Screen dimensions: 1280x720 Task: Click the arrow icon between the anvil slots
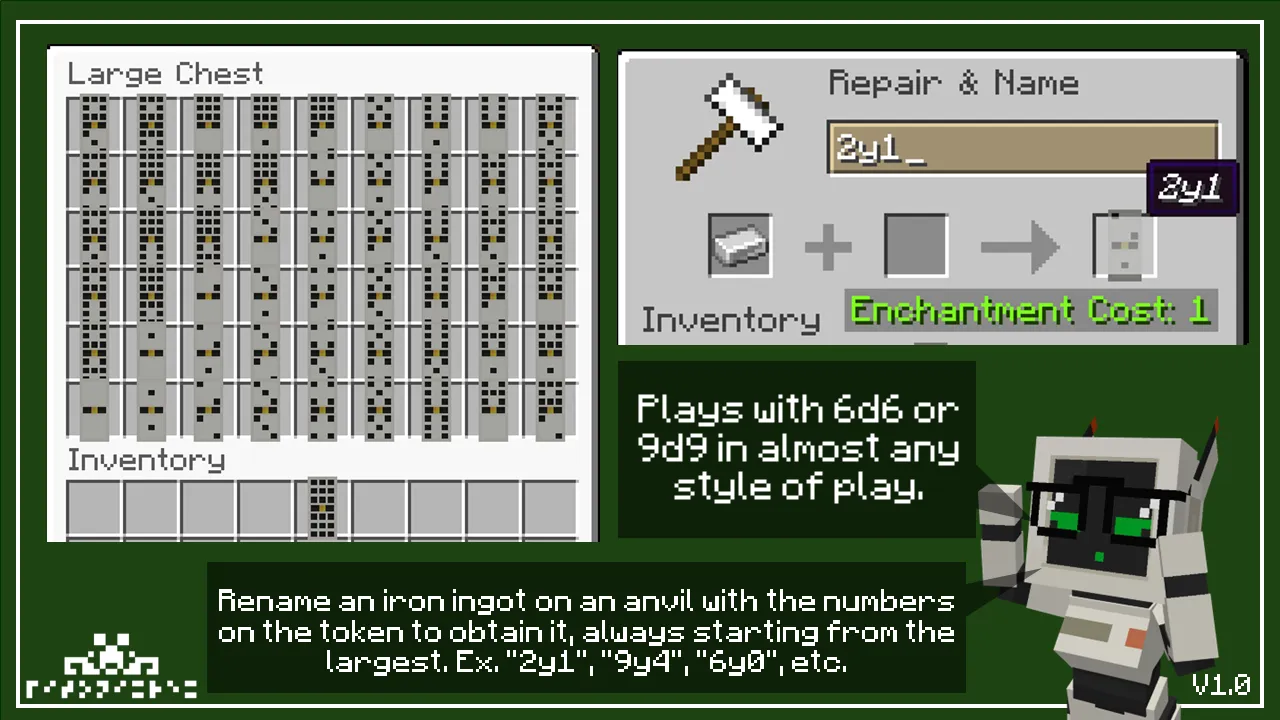1020,245
